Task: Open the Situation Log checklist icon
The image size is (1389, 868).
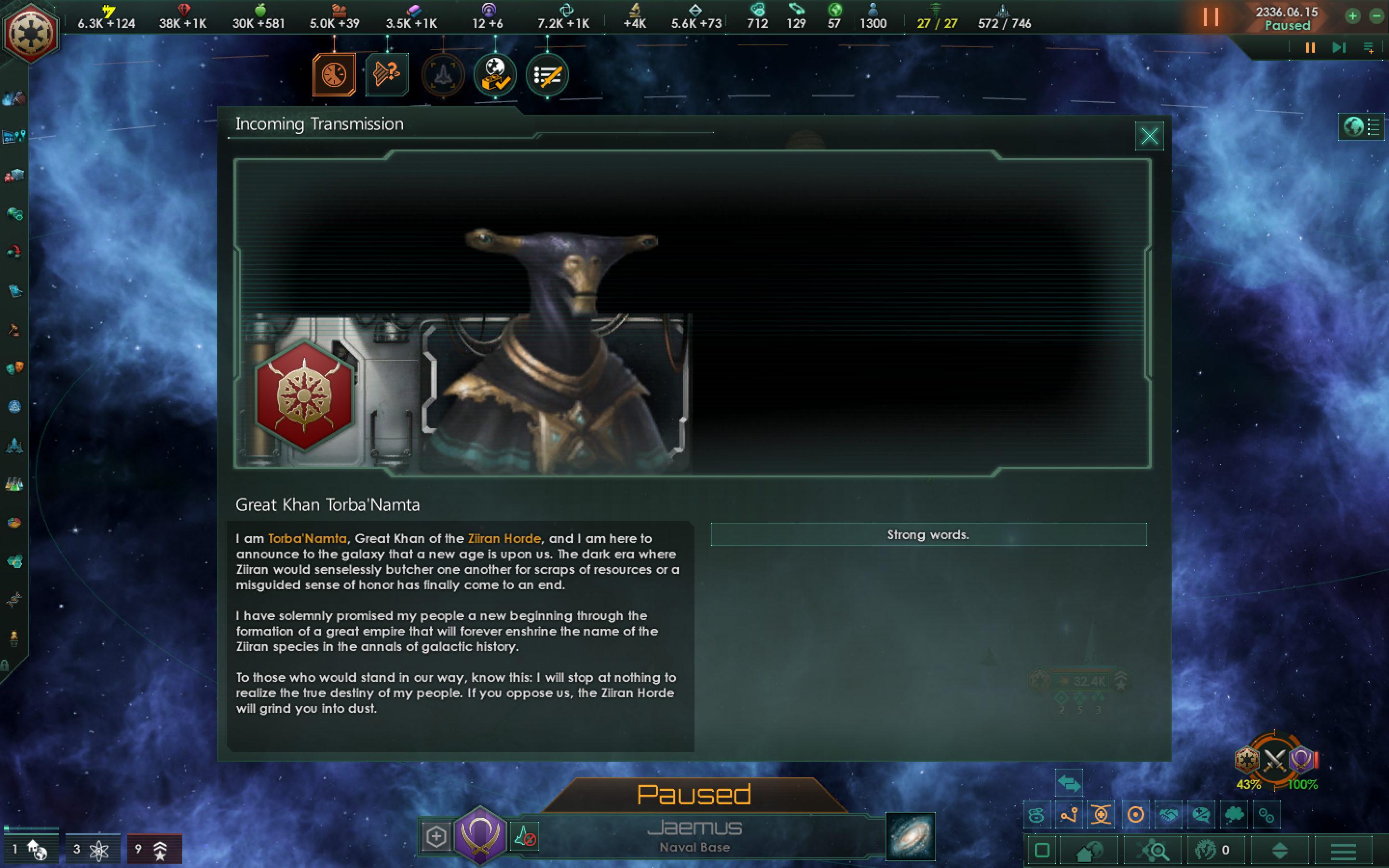Action: [546, 75]
